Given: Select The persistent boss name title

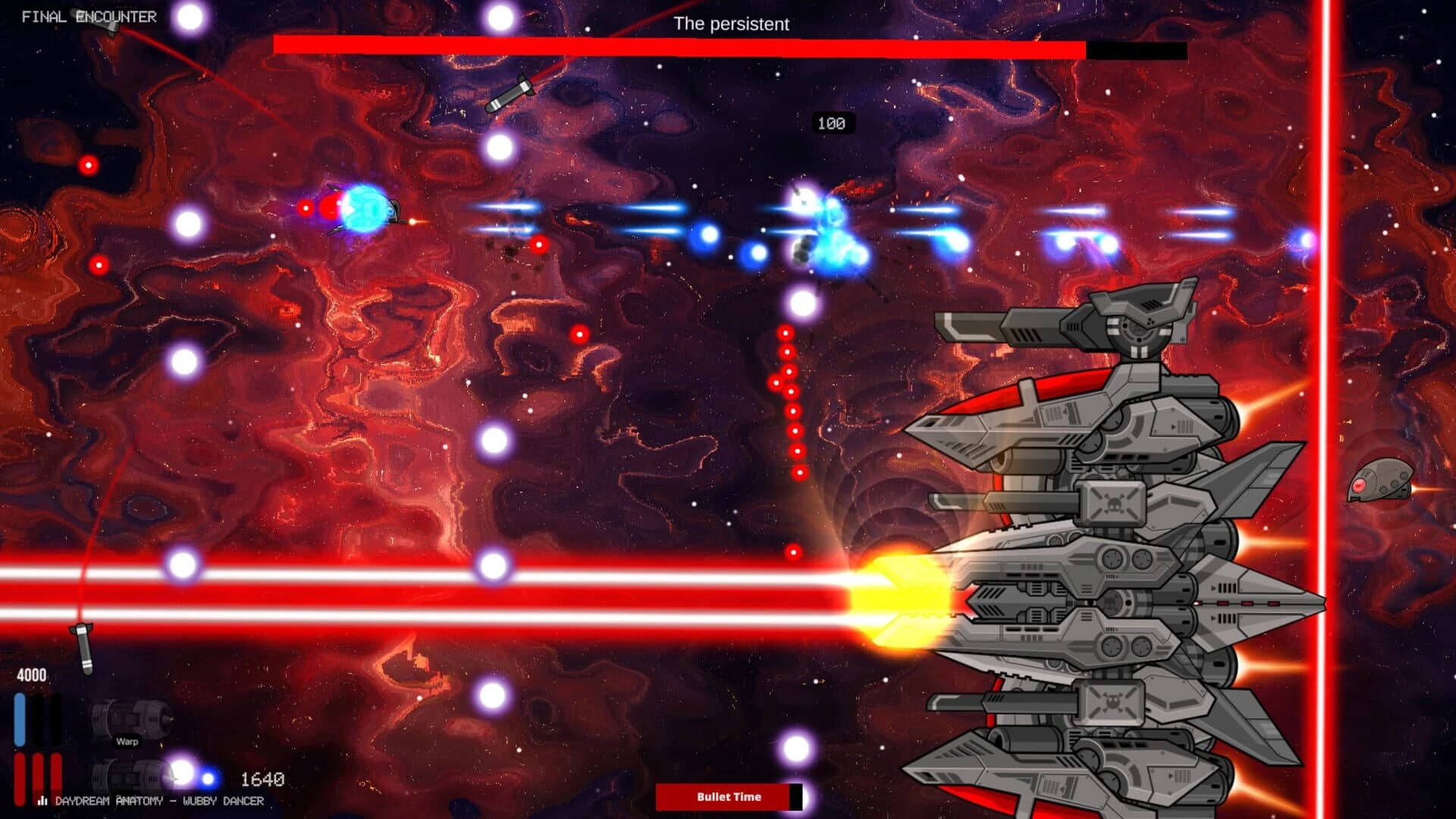Looking at the screenshot, I should (x=732, y=24).
